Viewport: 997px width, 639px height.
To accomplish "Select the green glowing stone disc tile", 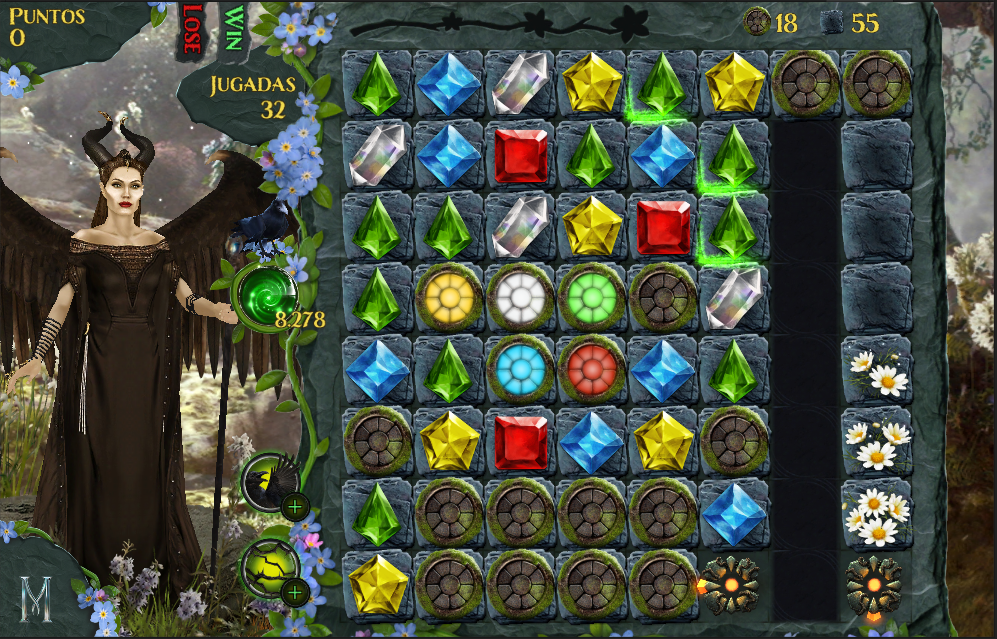I will coord(591,297).
